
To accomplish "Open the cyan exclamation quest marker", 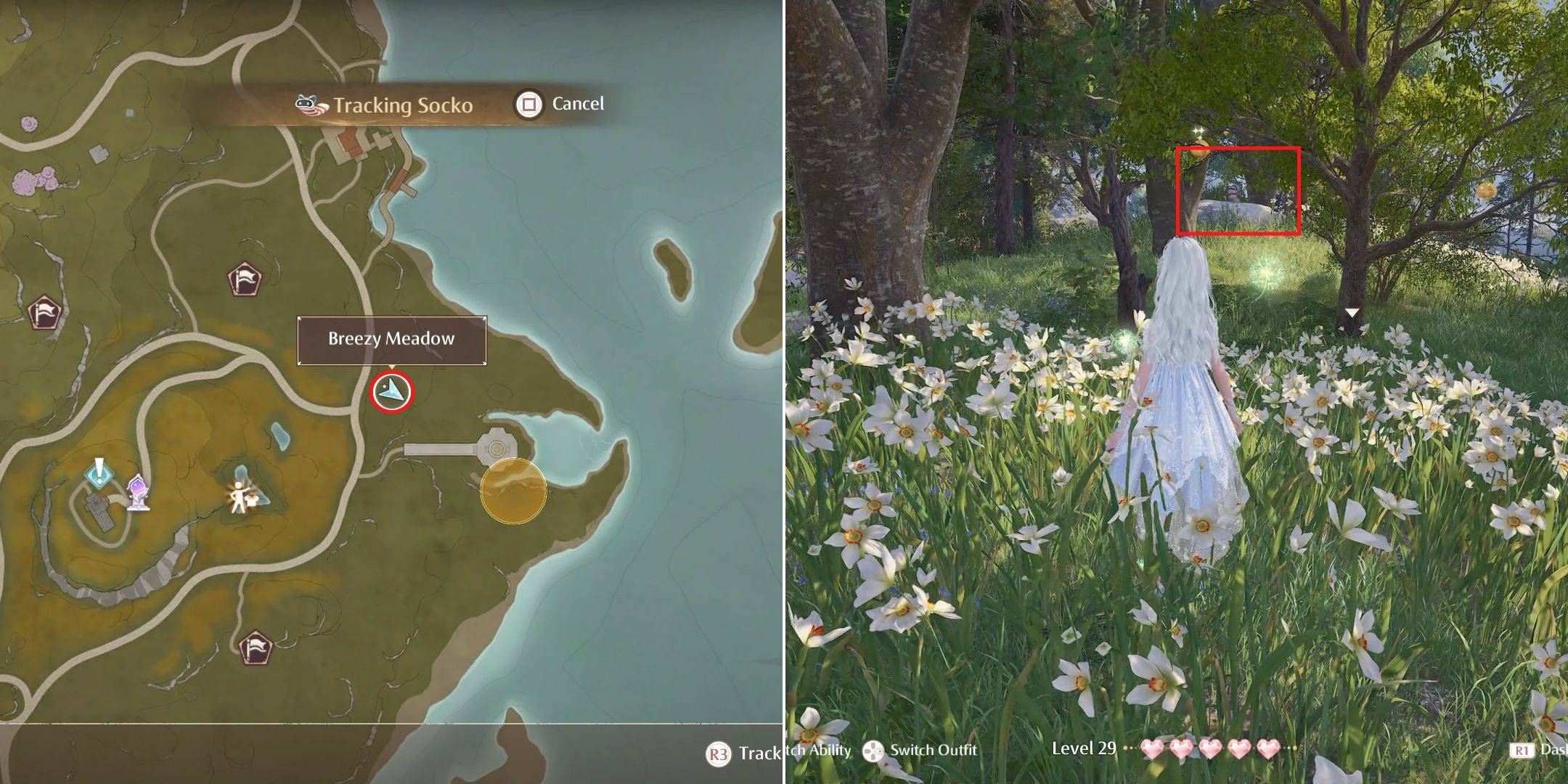I will tap(99, 473).
